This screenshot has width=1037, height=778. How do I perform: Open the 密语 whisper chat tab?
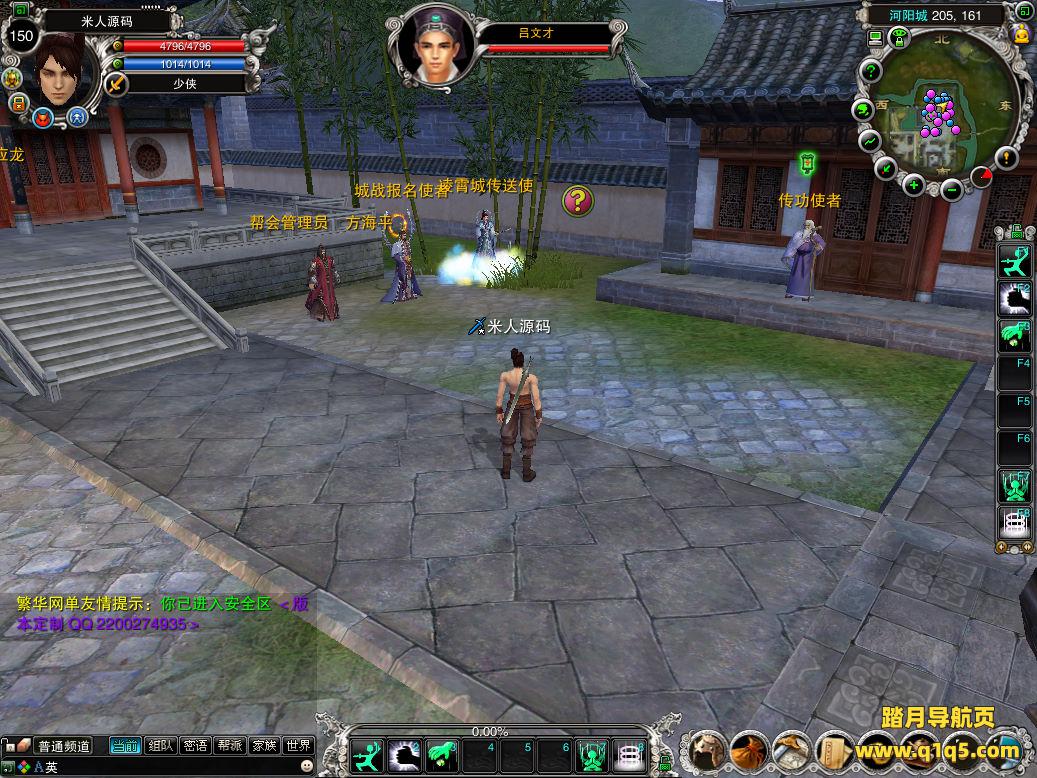pos(196,745)
